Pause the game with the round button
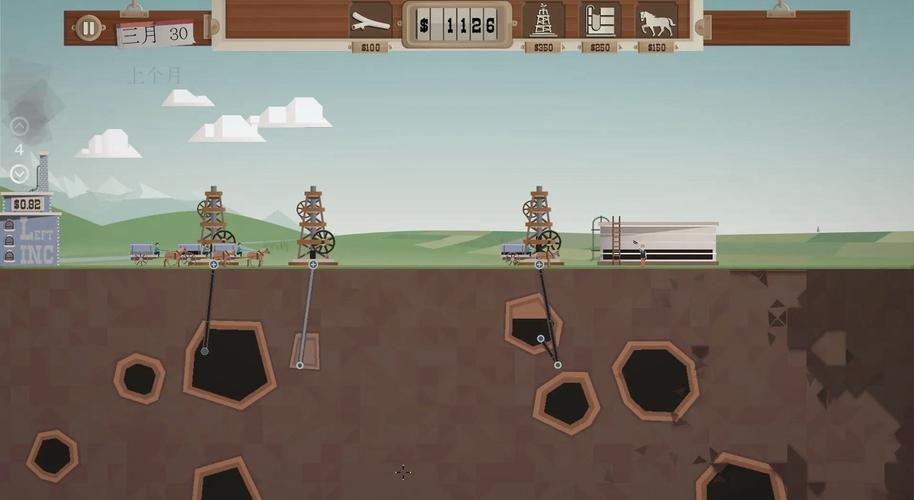This screenshot has height=500, width=914. pyautogui.click(x=89, y=28)
